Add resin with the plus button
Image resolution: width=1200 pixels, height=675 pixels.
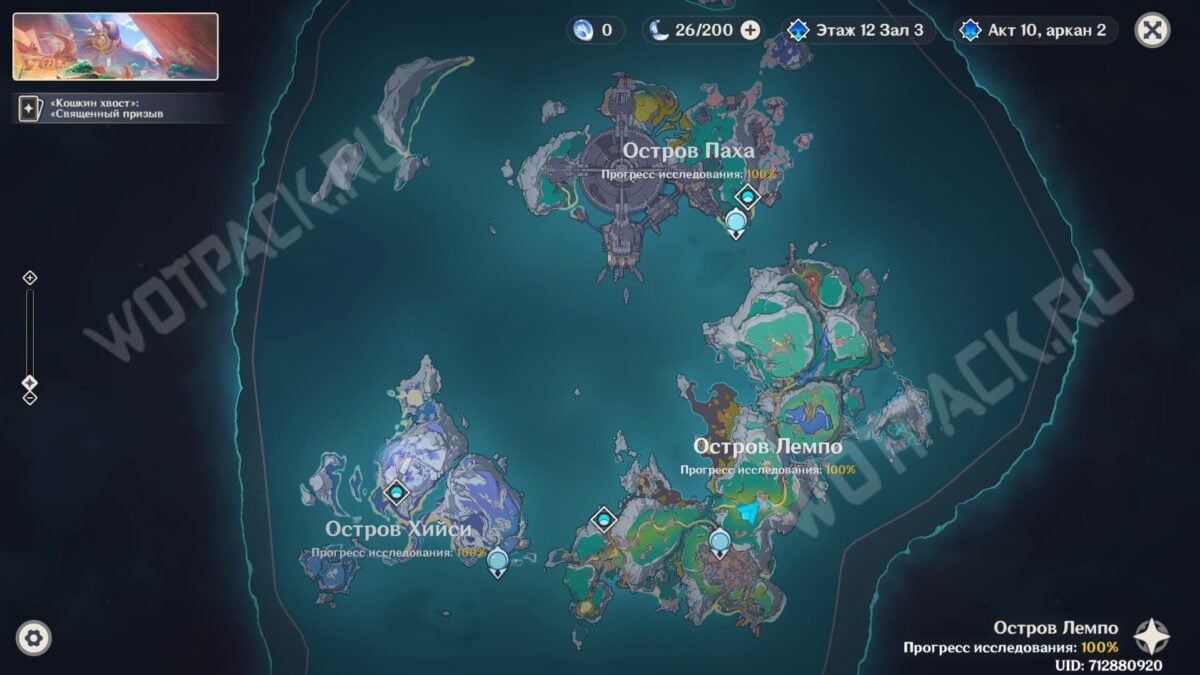750,30
